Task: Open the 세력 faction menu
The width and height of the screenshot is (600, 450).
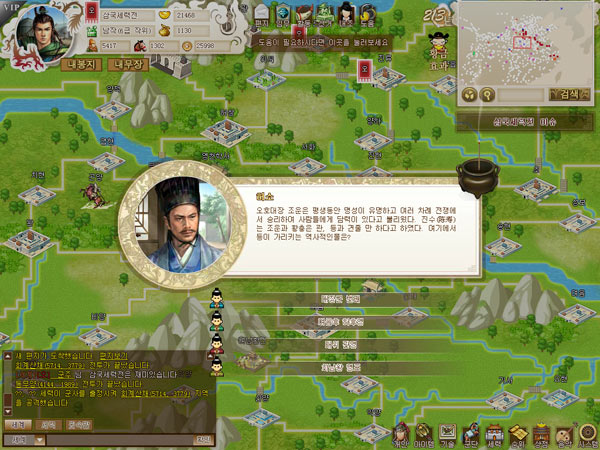Action: pyautogui.click(x=495, y=432)
